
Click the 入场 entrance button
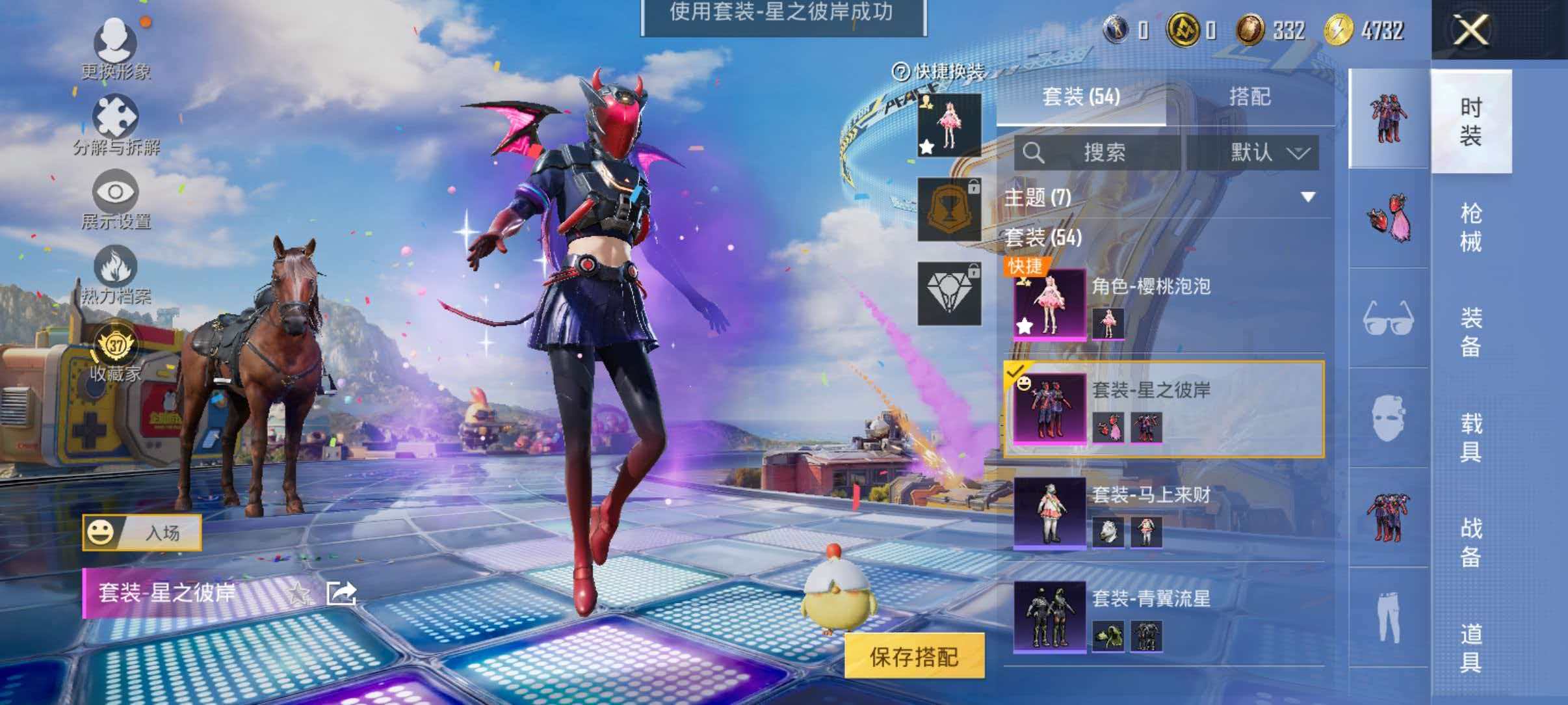163,532
